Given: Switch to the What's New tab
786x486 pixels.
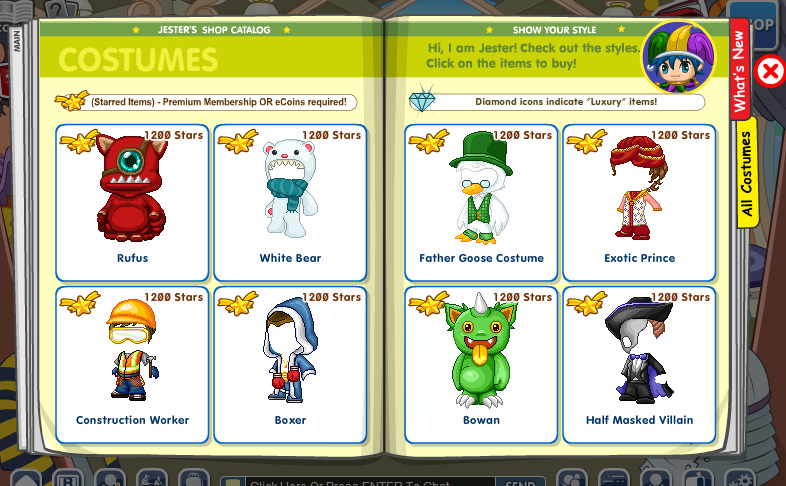Looking at the screenshot, I should click(741, 71).
